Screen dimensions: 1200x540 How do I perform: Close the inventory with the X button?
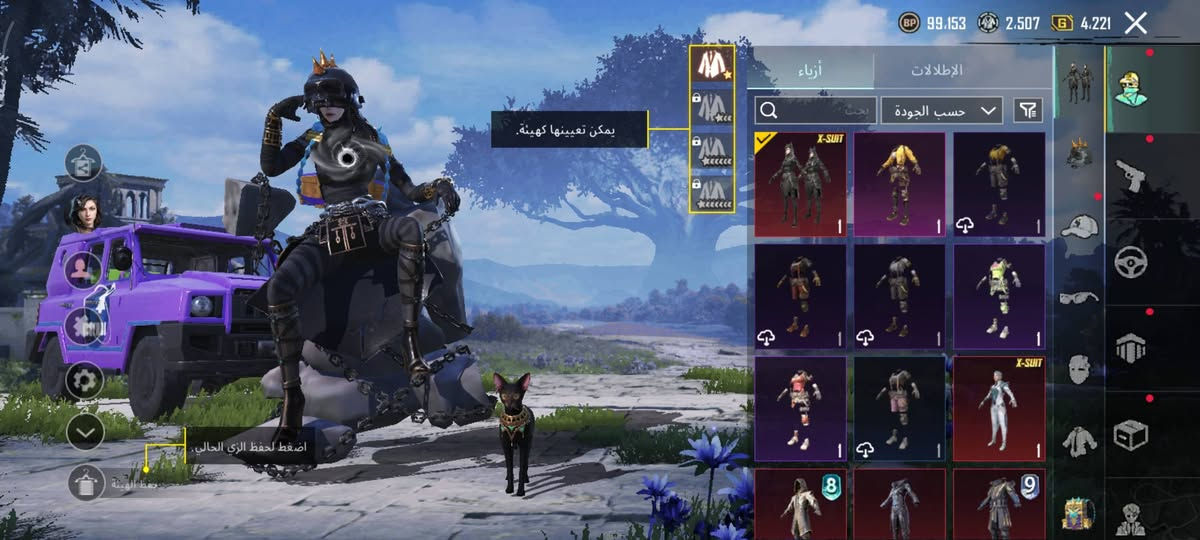click(x=1135, y=23)
